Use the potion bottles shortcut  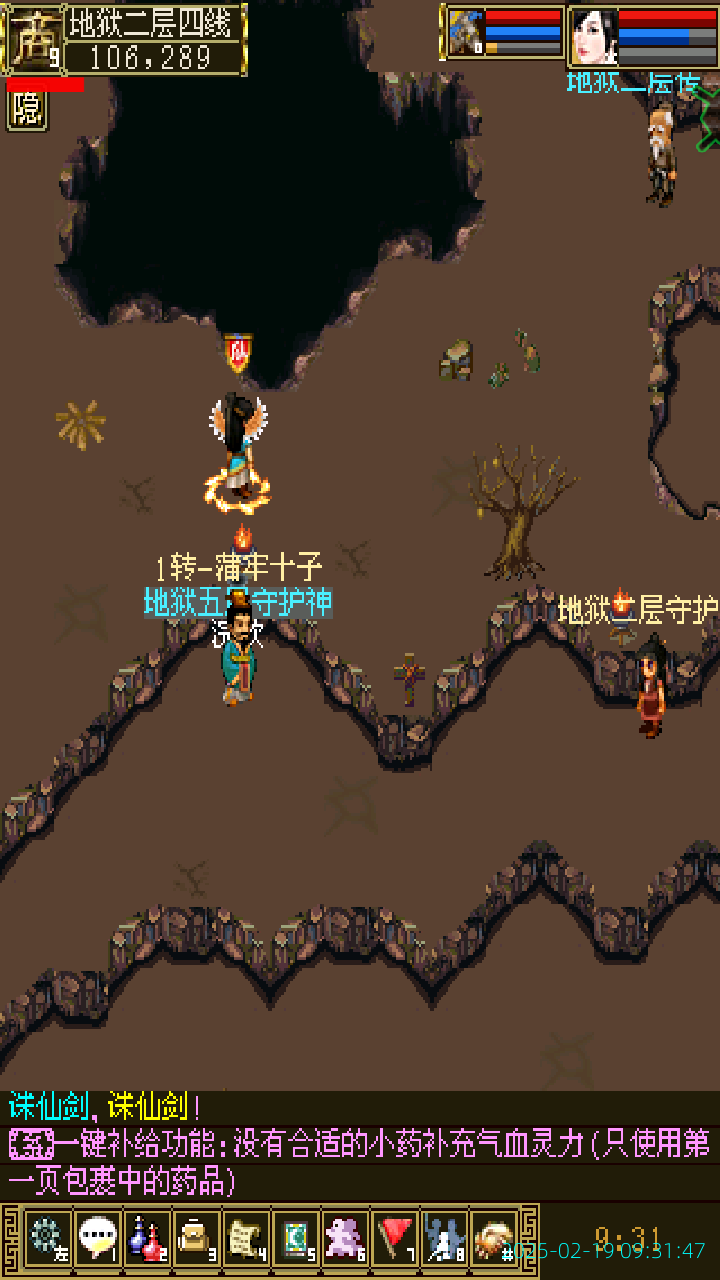point(147,1239)
